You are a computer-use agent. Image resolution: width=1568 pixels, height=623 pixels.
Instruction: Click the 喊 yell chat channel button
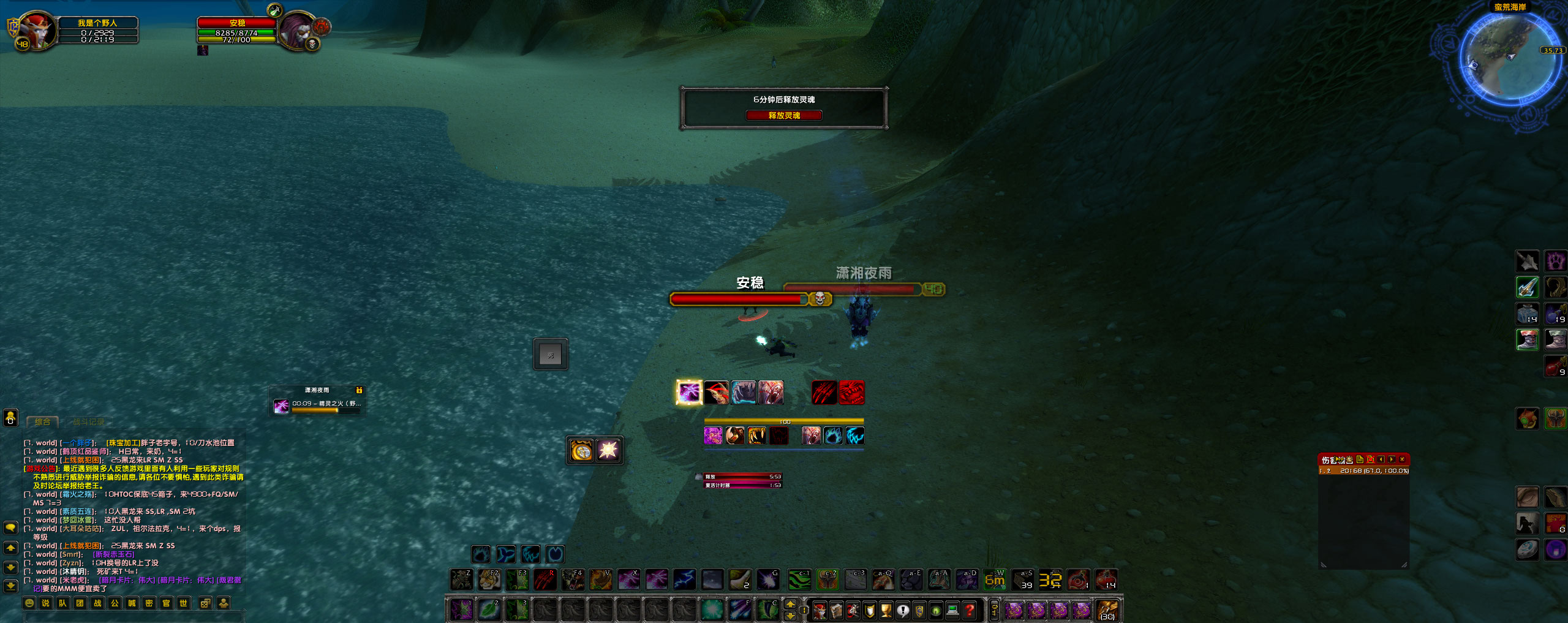[133, 603]
